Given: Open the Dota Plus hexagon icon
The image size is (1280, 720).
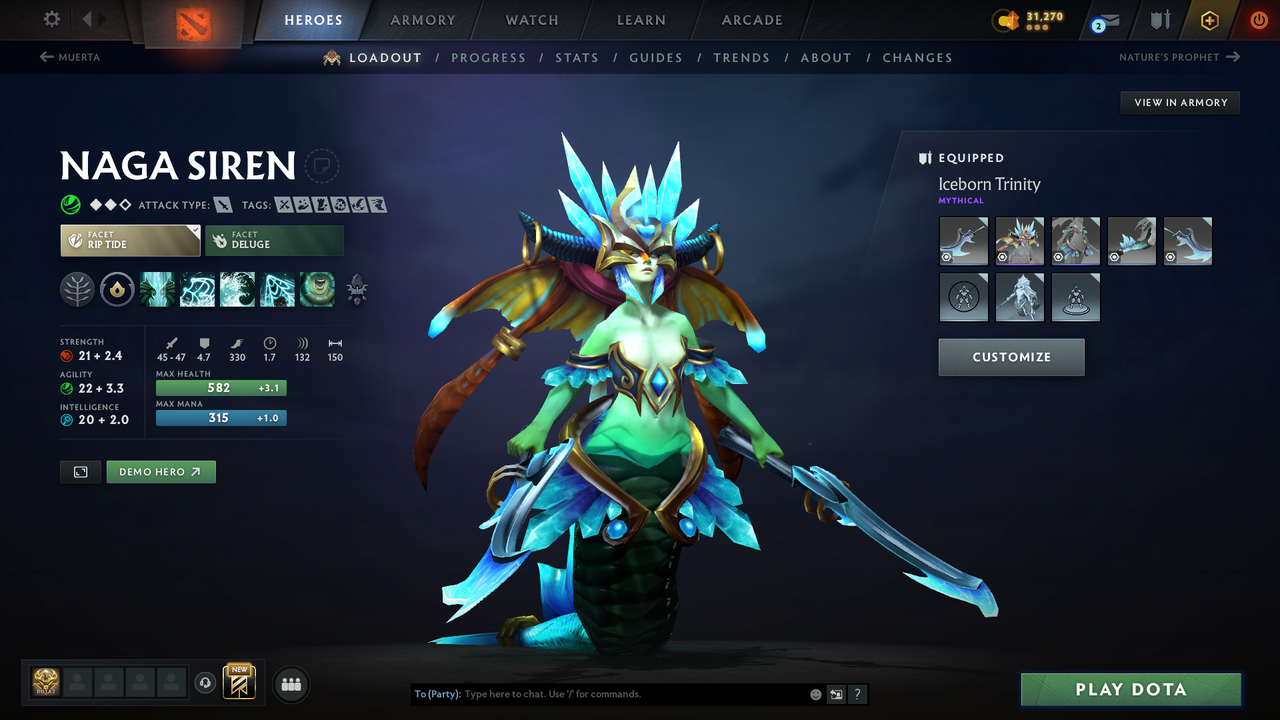Looking at the screenshot, I should pyautogui.click(x=1209, y=20).
